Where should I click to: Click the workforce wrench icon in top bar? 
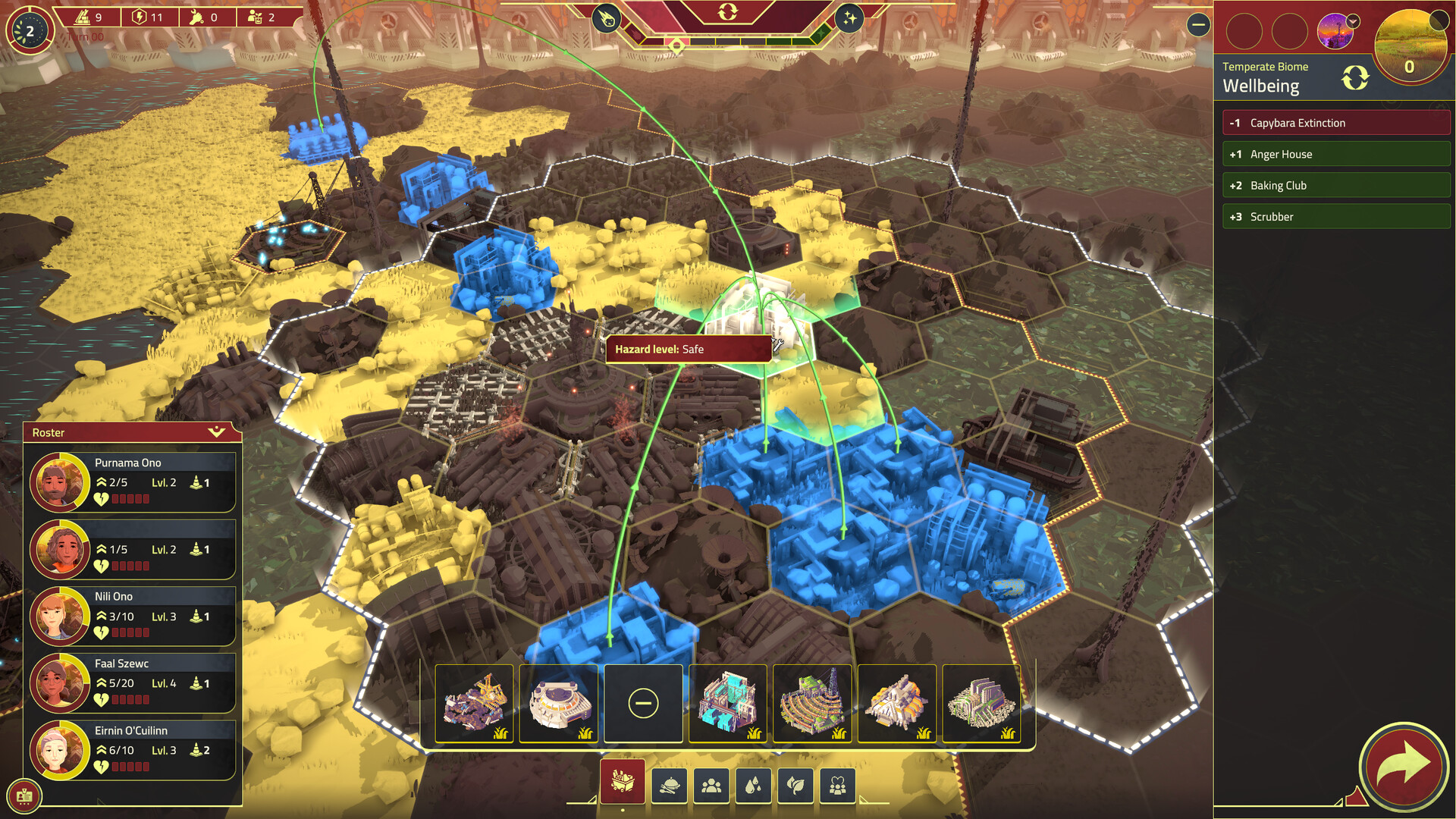[195, 17]
